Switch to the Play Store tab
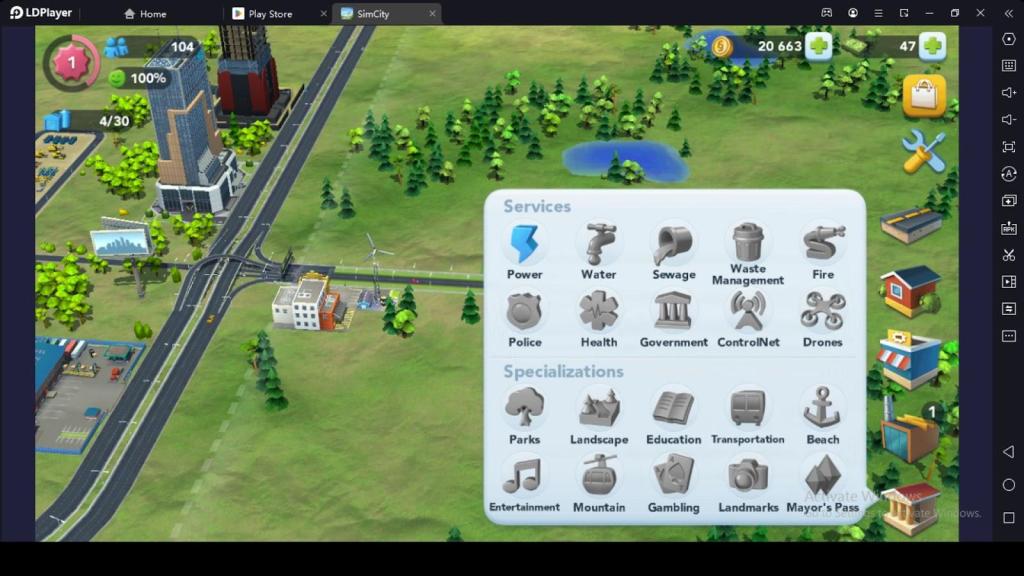 click(270, 14)
